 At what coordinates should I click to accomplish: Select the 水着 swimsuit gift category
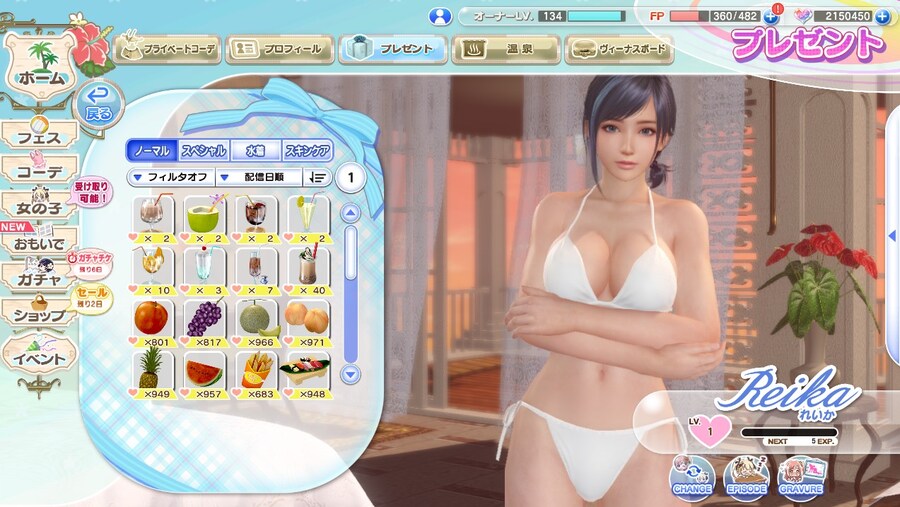point(255,151)
